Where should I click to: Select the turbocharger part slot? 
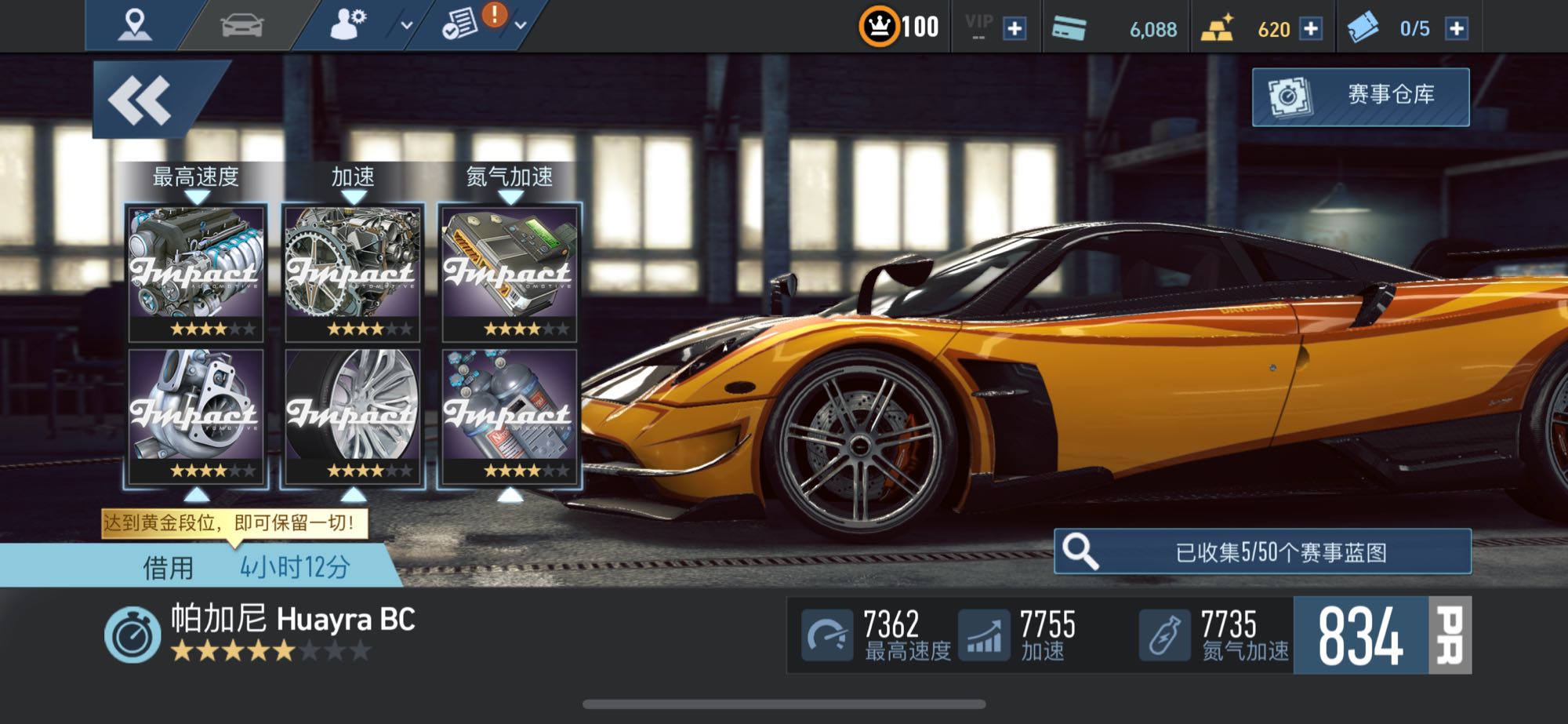tap(196, 416)
